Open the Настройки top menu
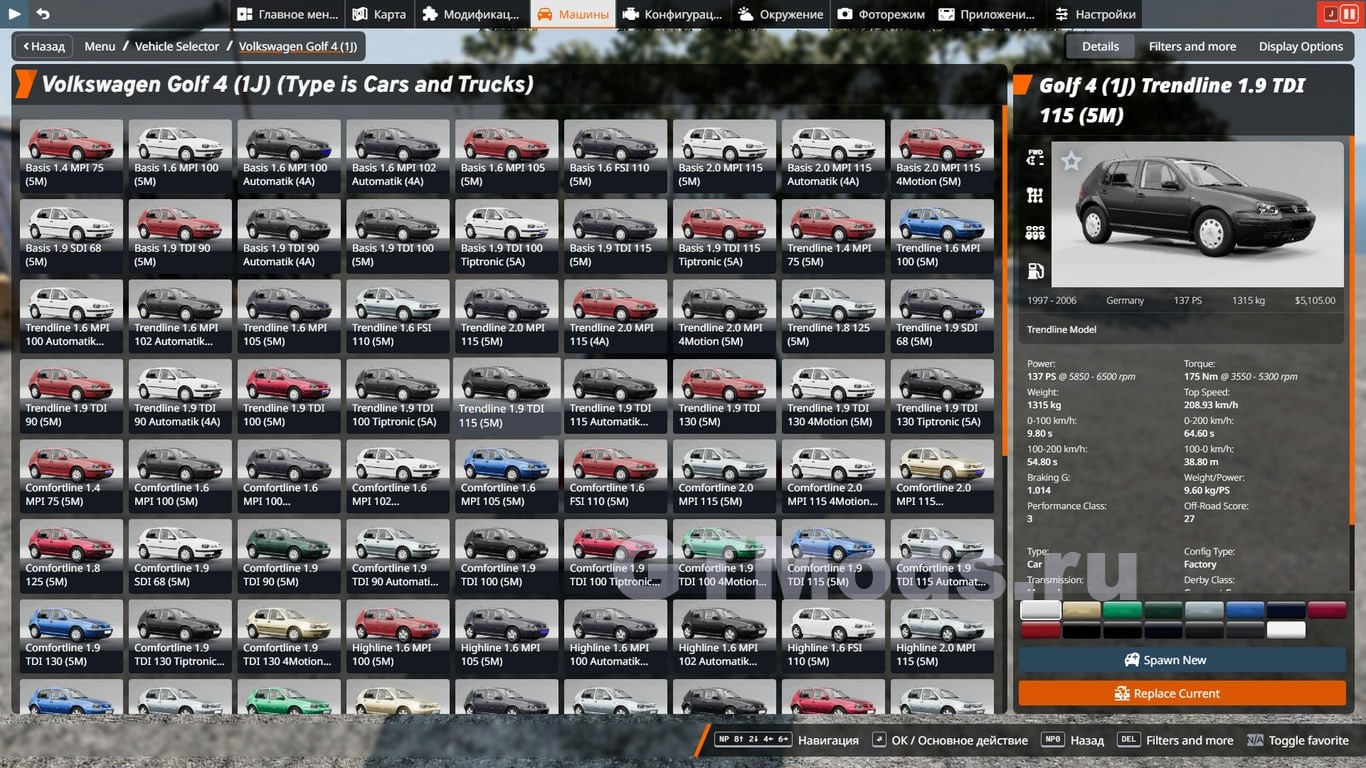 1095,14
